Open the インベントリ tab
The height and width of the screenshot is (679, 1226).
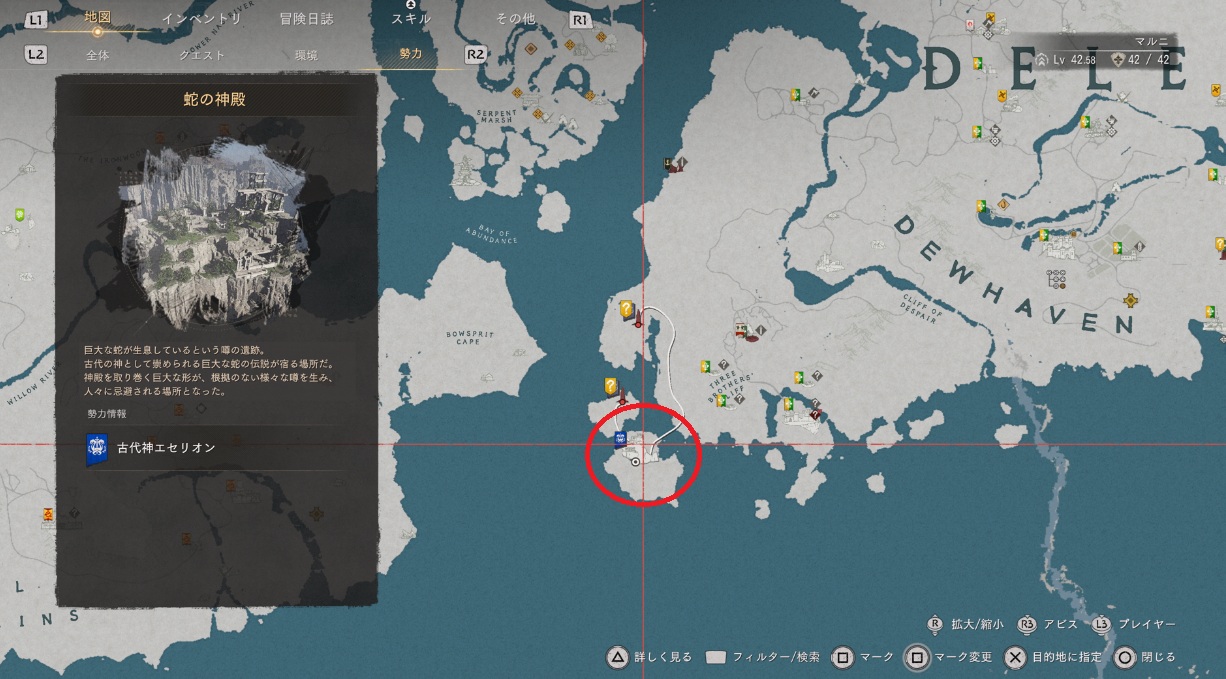(214, 18)
